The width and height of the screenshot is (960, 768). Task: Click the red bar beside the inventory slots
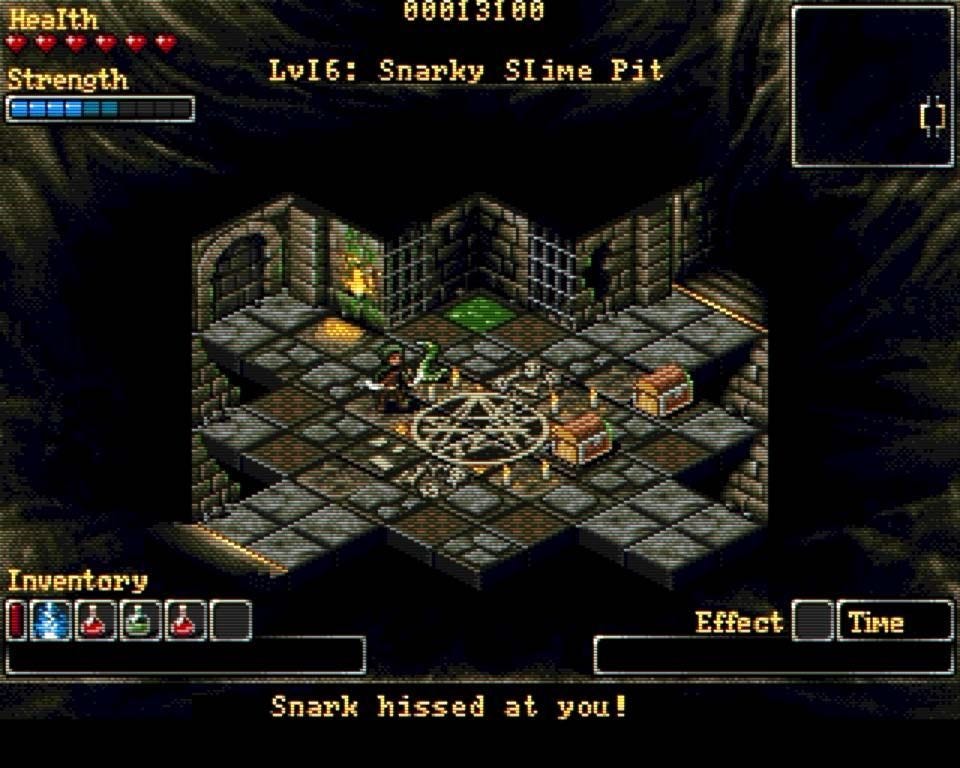pos(16,621)
